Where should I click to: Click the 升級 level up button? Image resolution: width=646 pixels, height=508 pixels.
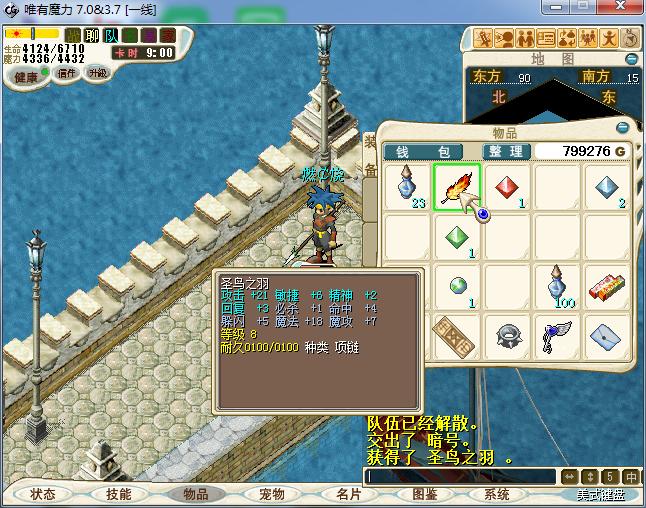[97, 73]
